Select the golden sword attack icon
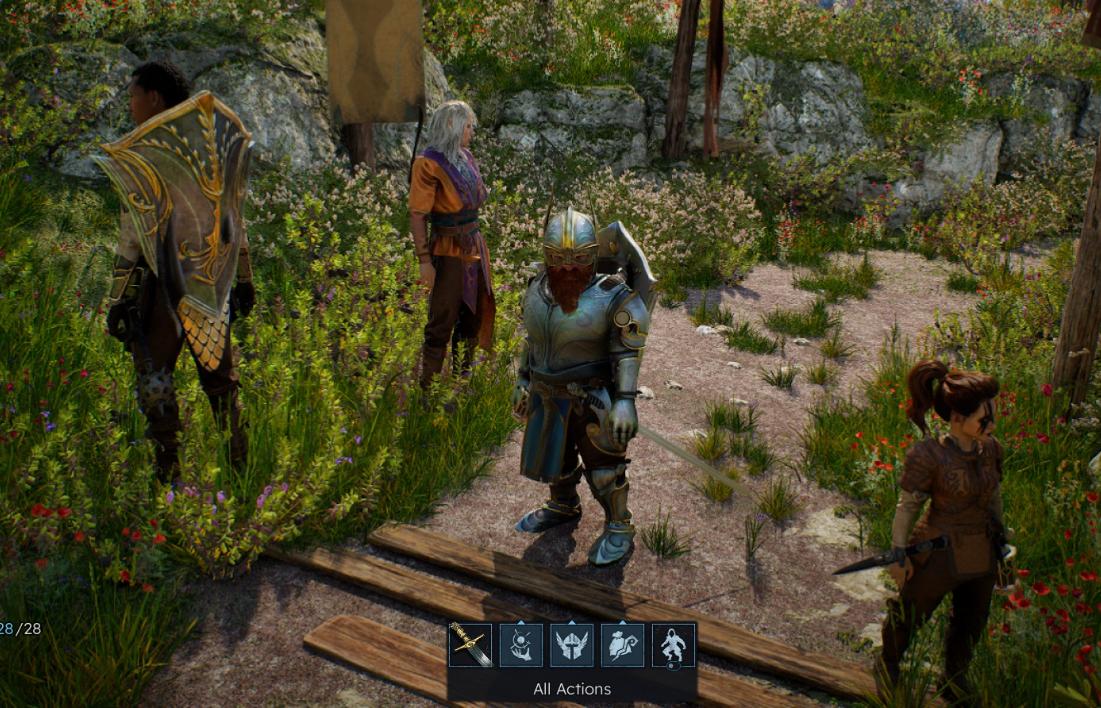The width and height of the screenshot is (1101, 708). click(x=470, y=645)
